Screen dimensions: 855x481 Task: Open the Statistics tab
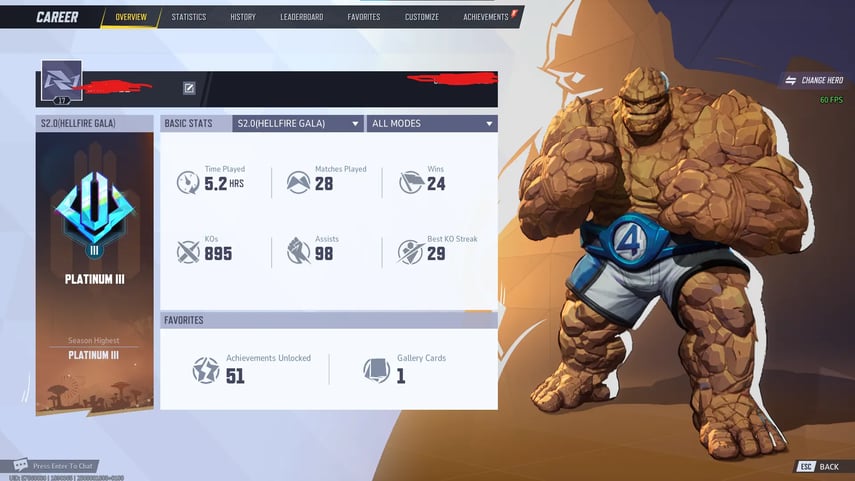pos(188,17)
